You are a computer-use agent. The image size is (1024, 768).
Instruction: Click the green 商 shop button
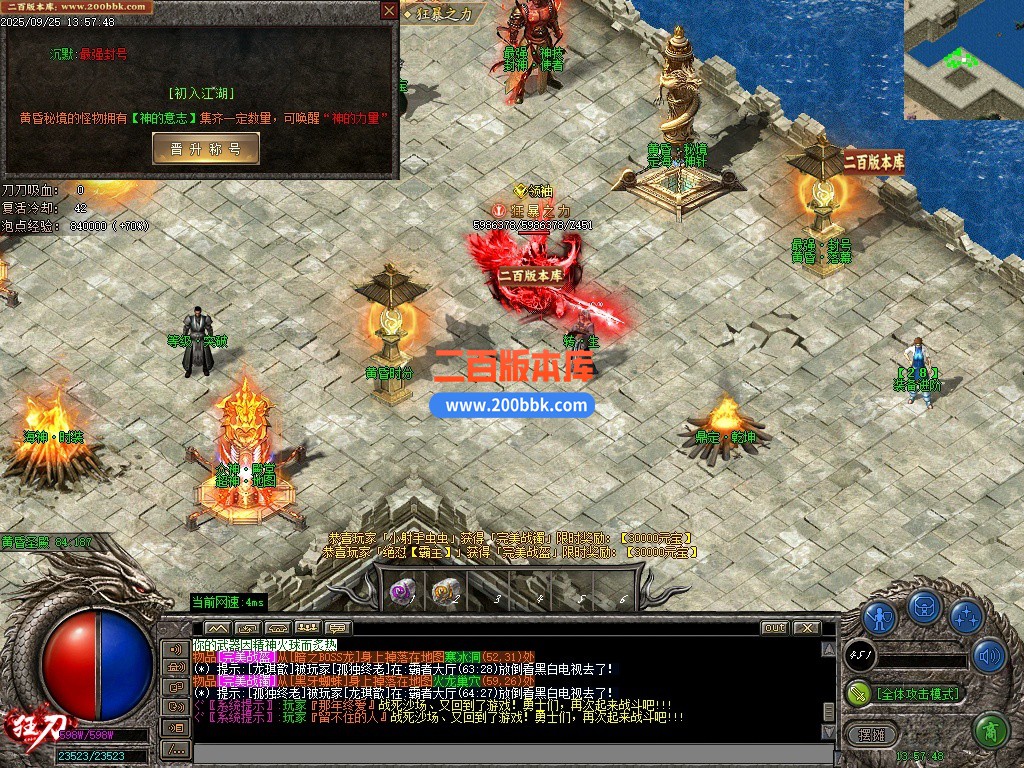click(x=991, y=731)
